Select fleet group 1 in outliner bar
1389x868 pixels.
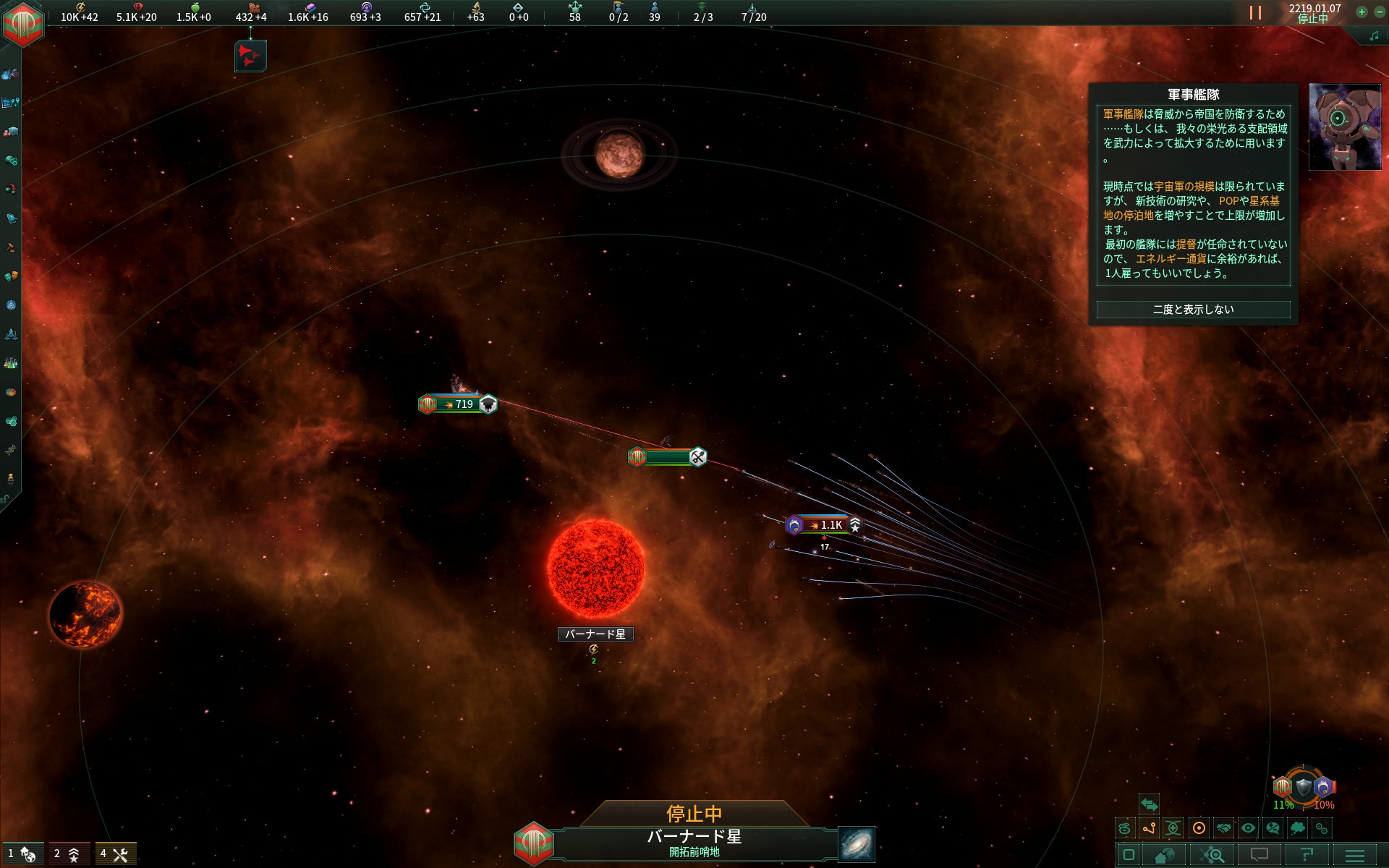coord(22,854)
